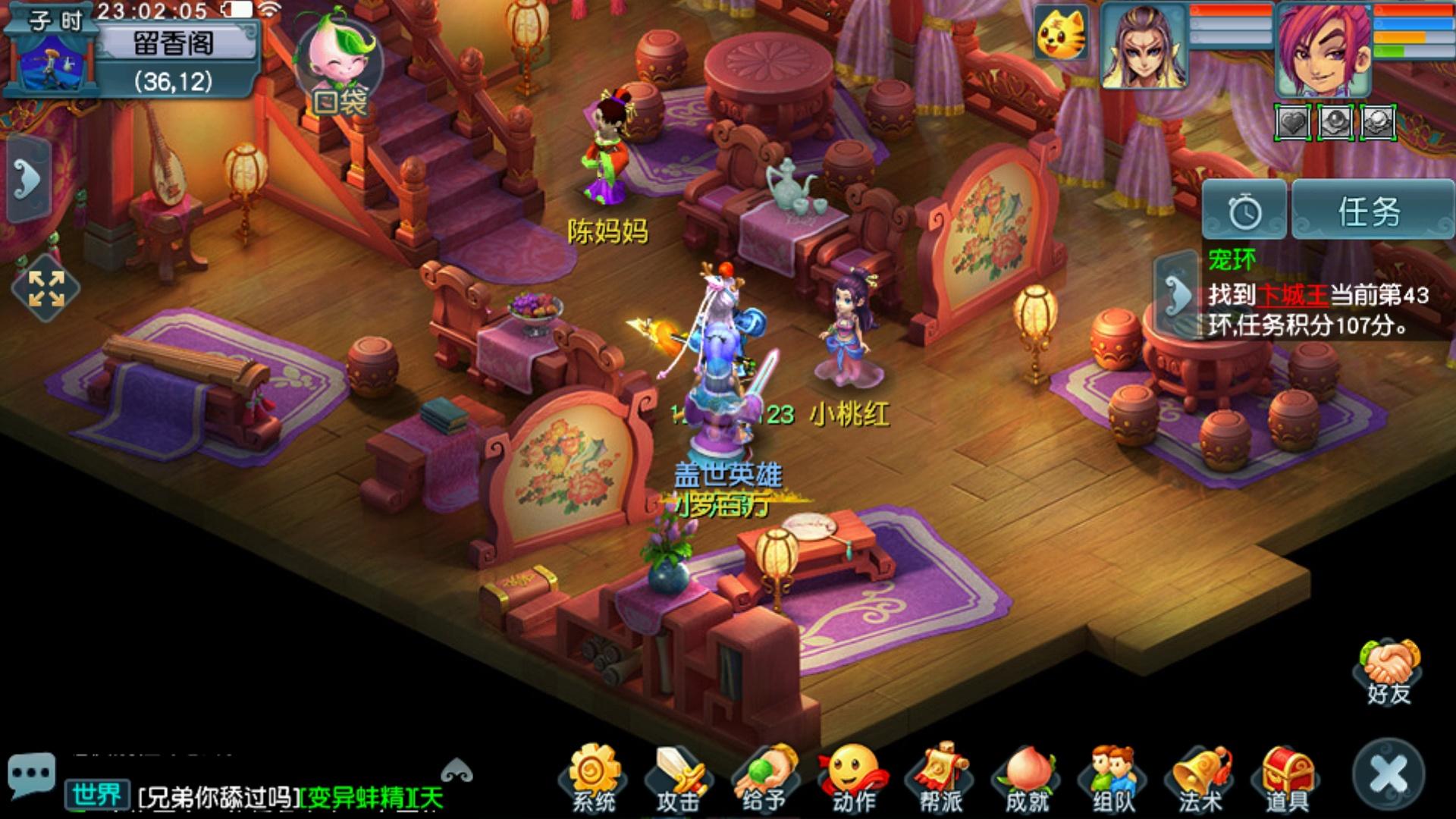Image resolution: width=1456 pixels, height=819 pixels.
Task: Select the stopwatch timer tab
Action: (1244, 212)
